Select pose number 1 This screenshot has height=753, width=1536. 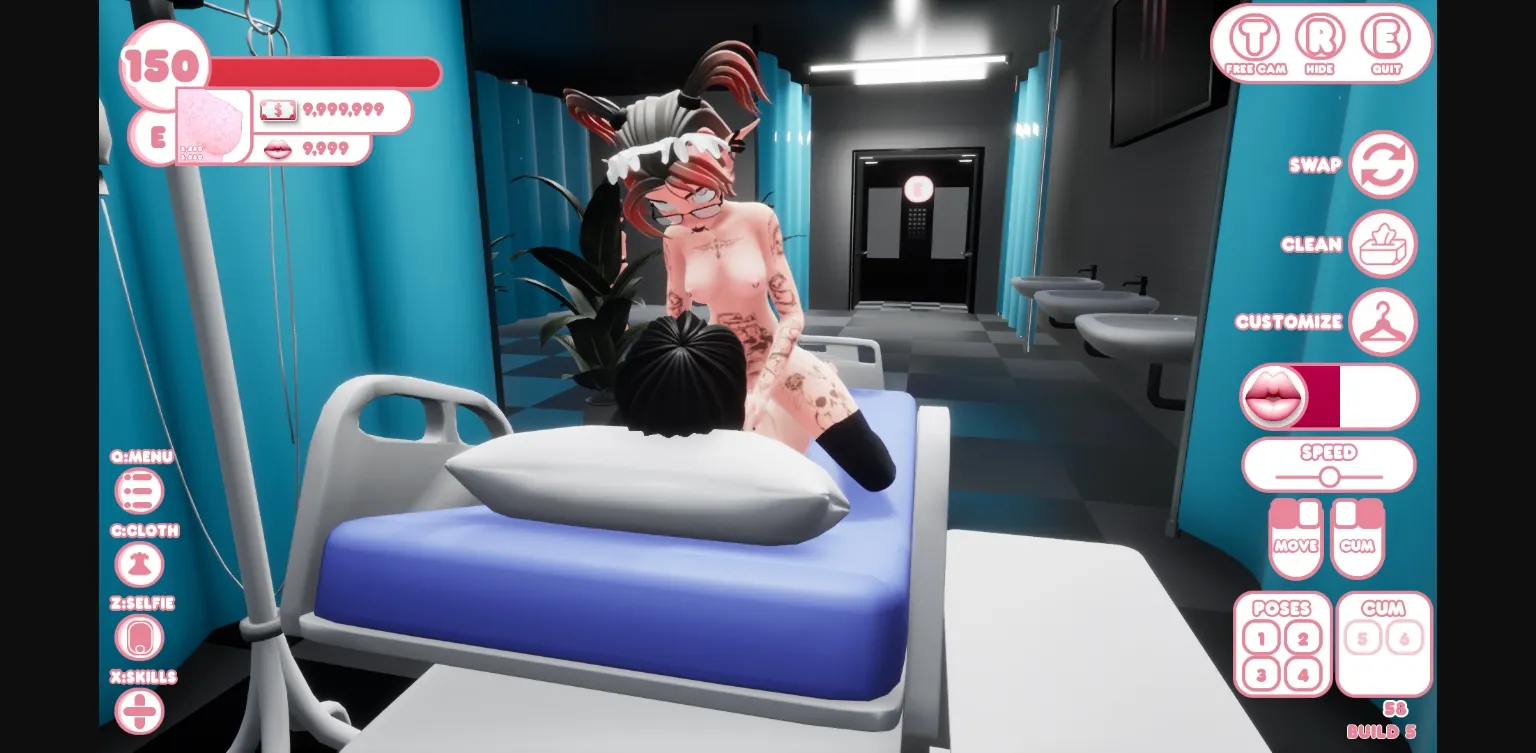point(1261,638)
